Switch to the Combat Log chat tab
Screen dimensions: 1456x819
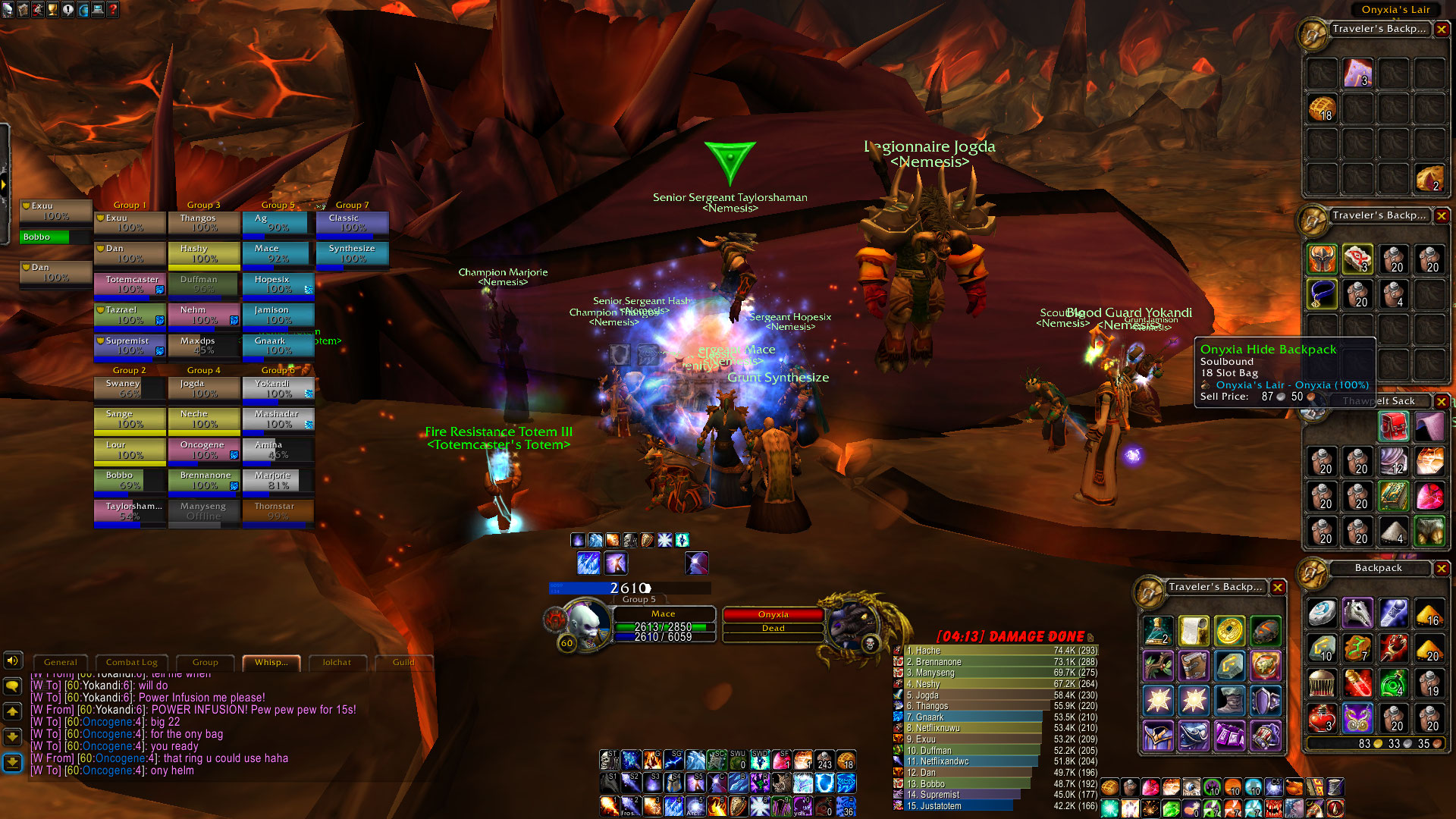132,663
